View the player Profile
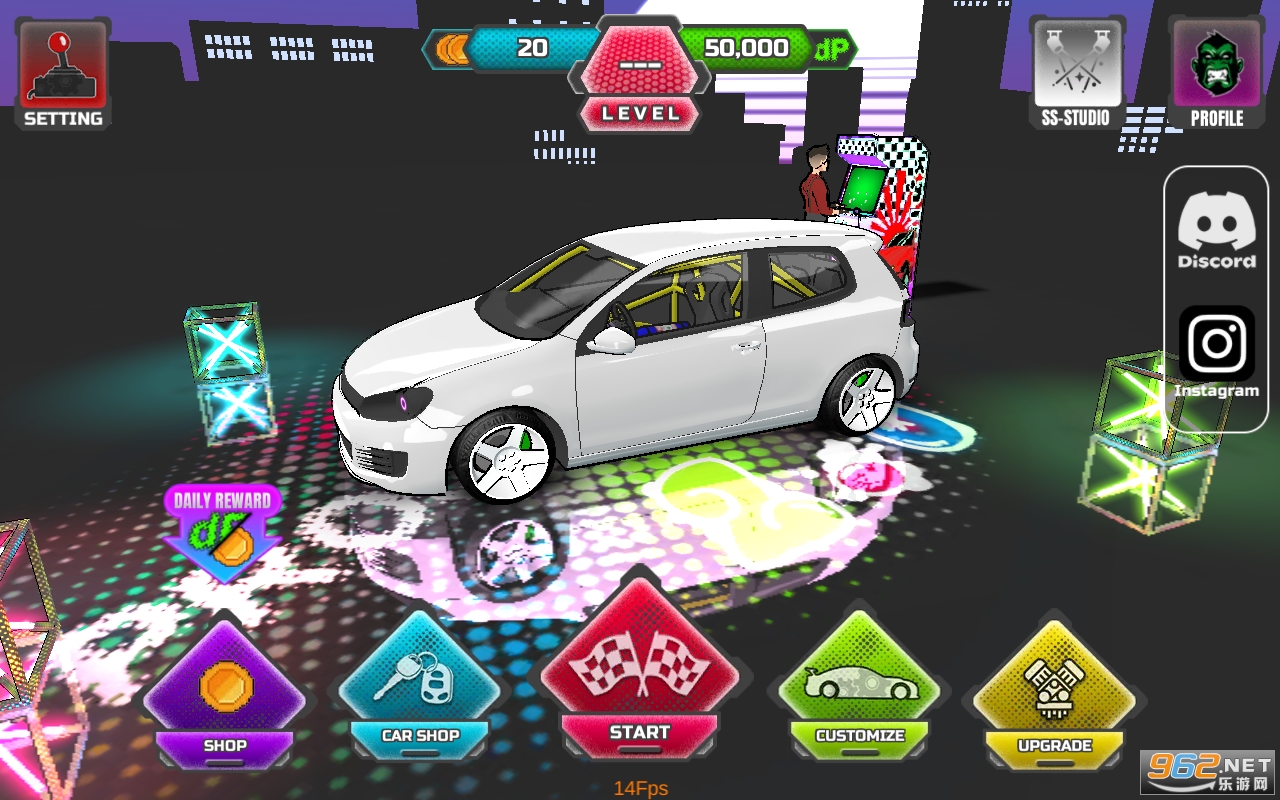Viewport: 1280px width, 800px height. click(x=1216, y=73)
